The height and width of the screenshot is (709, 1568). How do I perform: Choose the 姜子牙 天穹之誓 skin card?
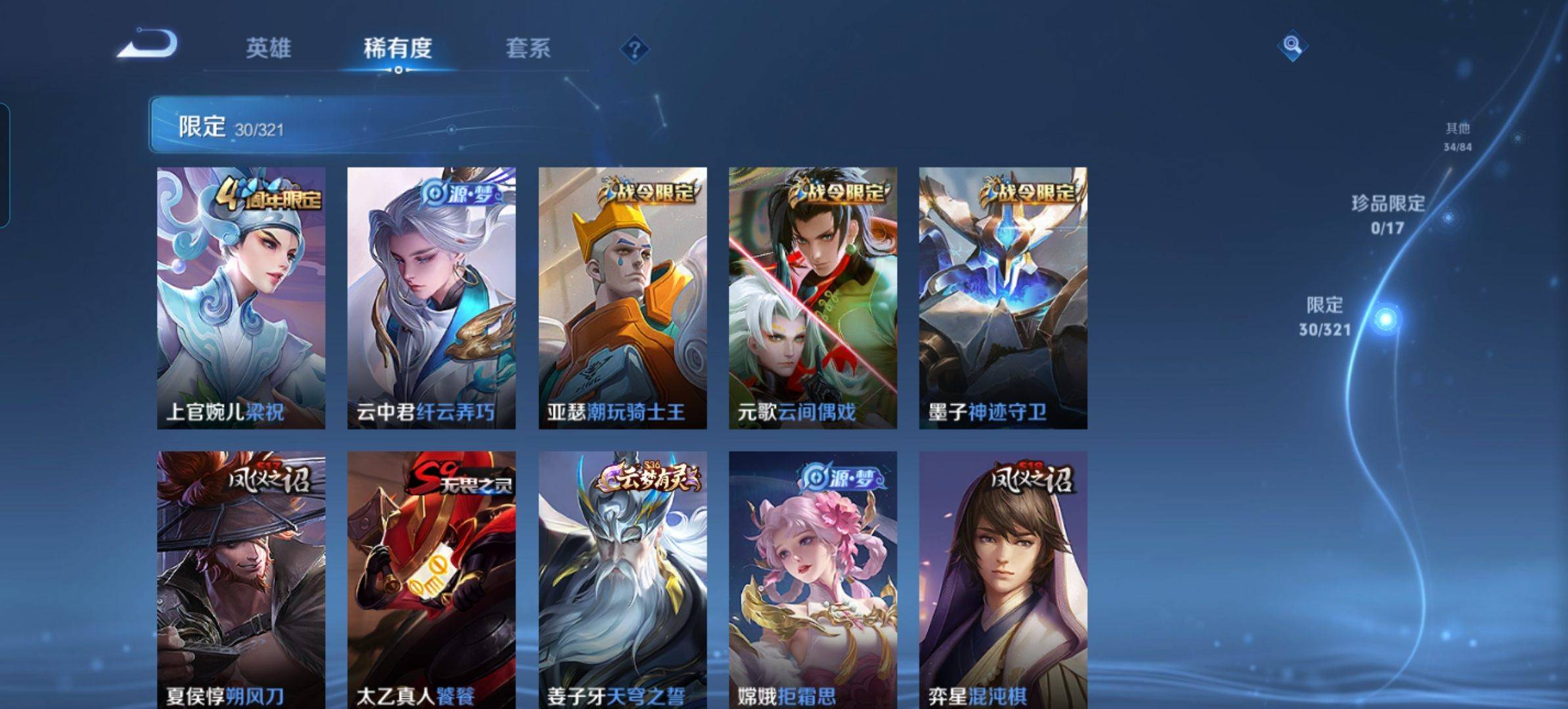click(622, 579)
